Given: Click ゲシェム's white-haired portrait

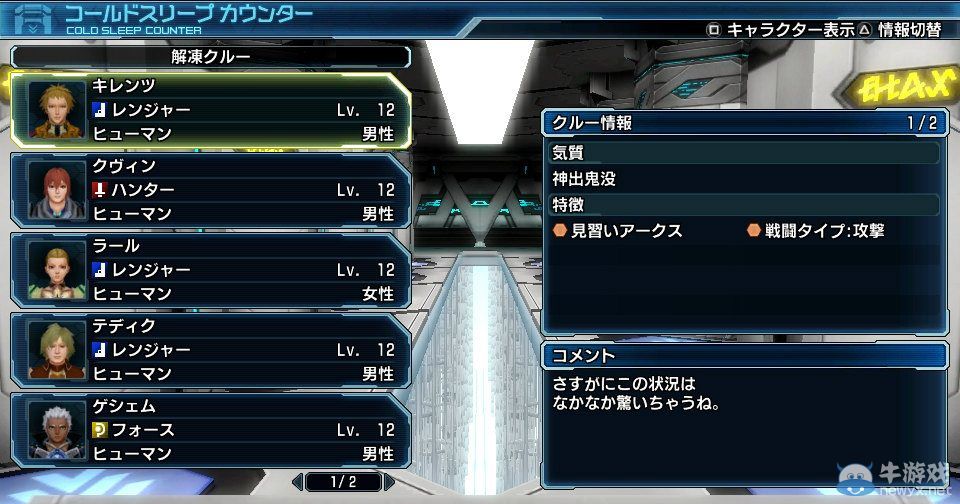Looking at the screenshot, I should pos(50,430).
